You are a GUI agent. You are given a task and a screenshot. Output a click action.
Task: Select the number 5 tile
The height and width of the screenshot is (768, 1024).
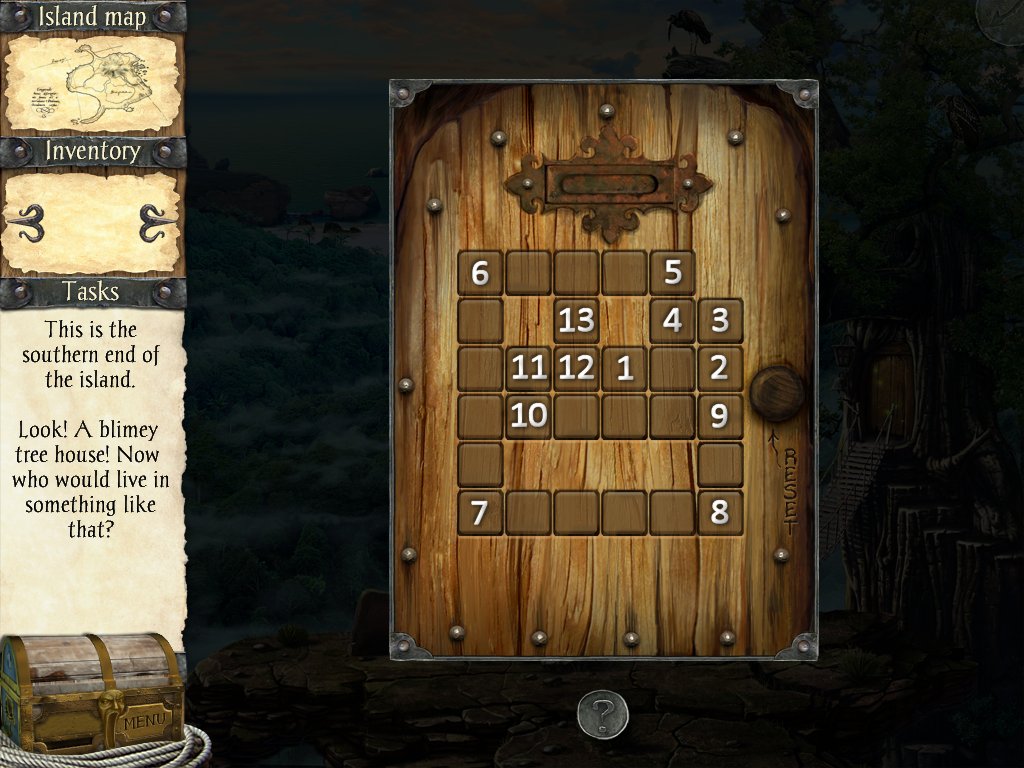(672, 272)
